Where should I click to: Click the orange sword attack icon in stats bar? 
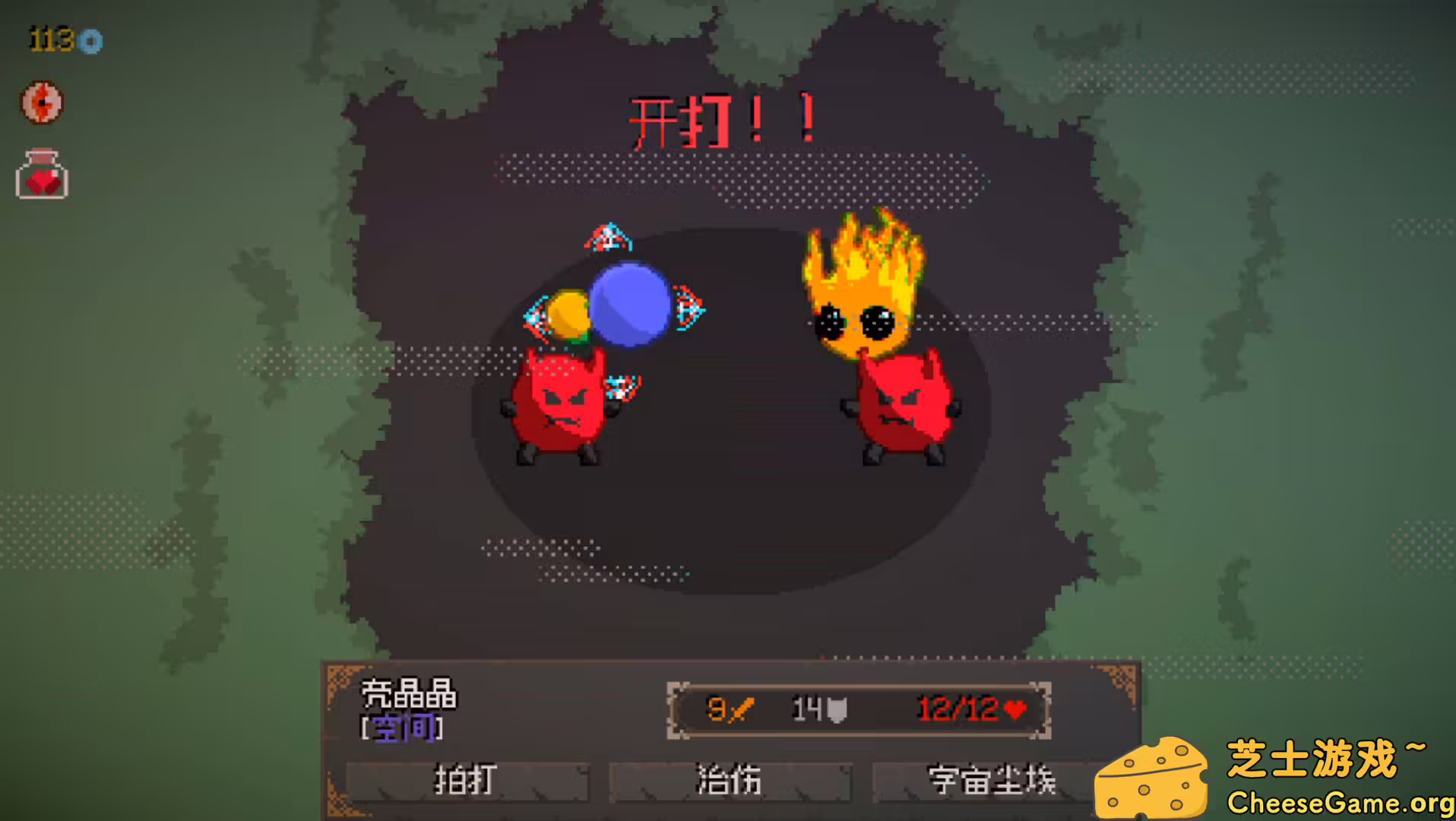coord(739,708)
